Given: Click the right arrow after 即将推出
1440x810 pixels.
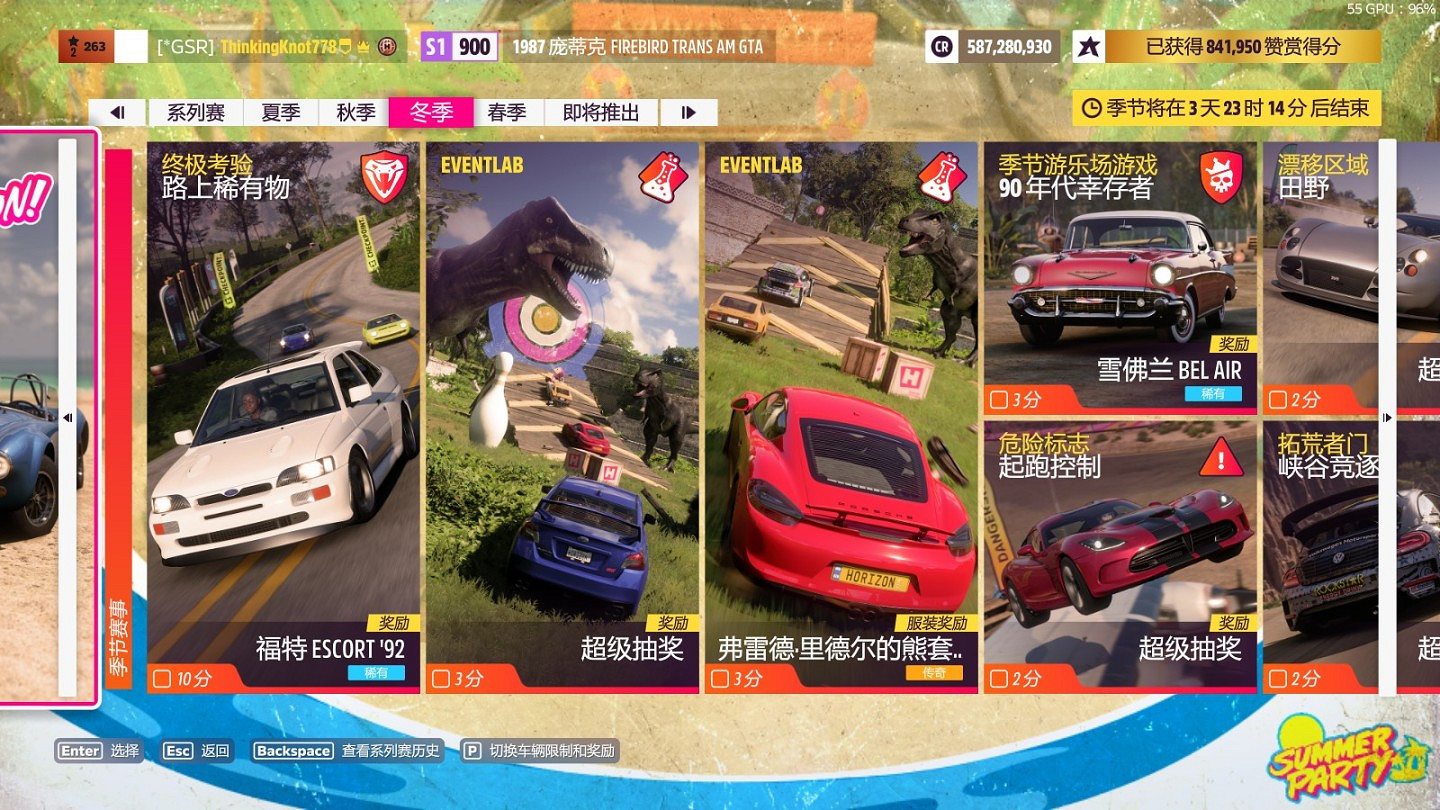Looking at the screenshot, I should [x=687, y=112].
